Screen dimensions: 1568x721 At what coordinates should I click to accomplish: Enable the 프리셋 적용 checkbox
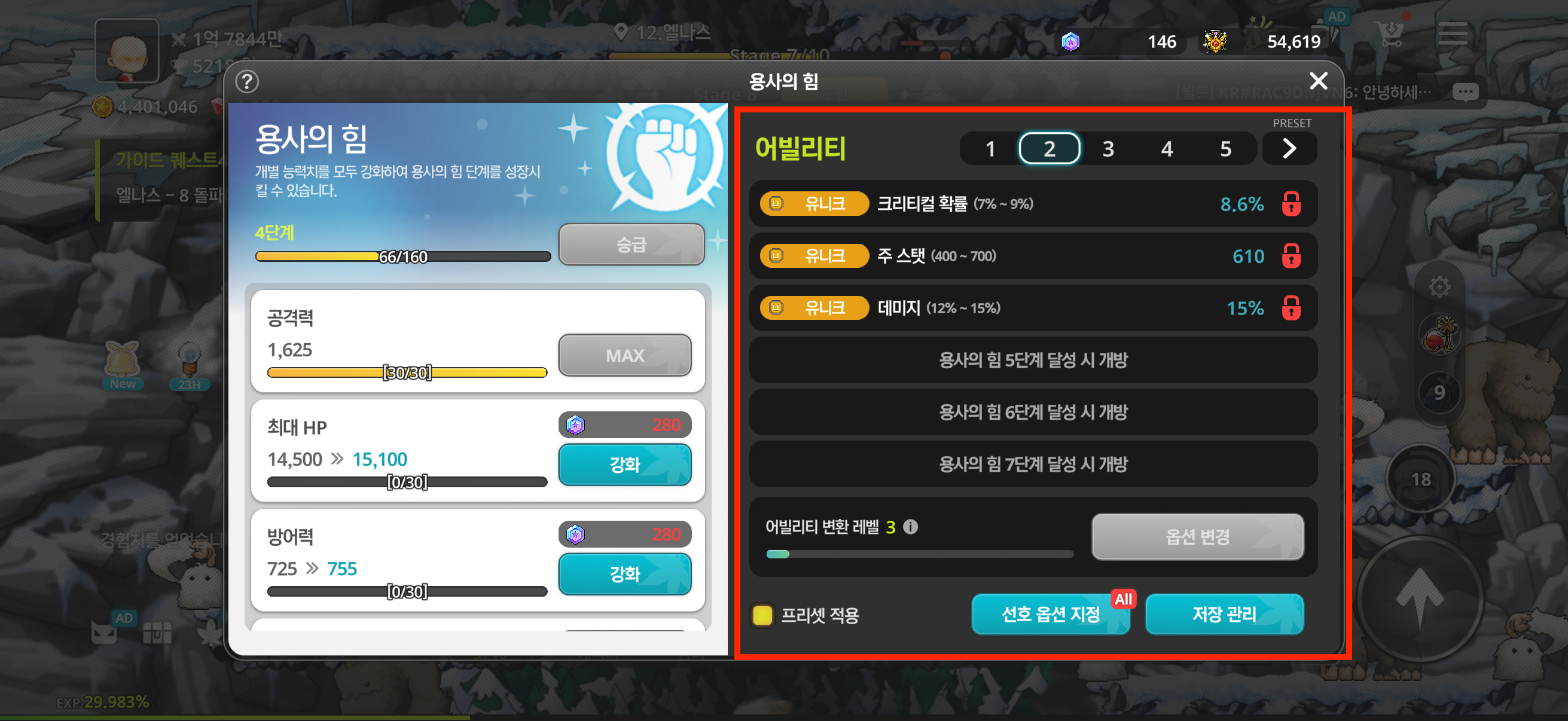[762, 616]
